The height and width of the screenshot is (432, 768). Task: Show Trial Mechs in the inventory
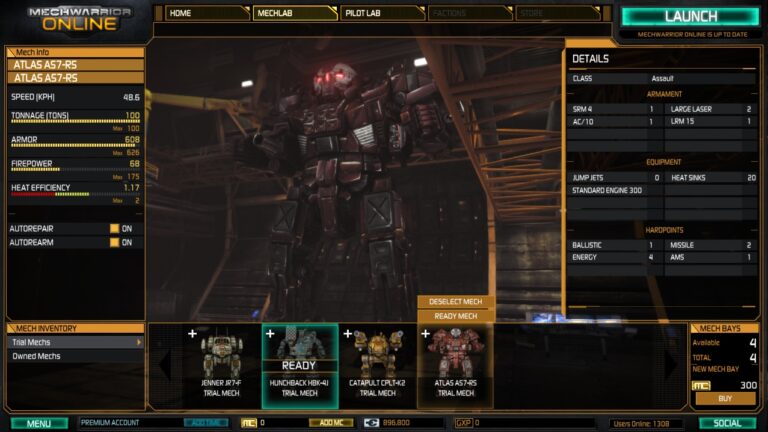click(x=74, y=342)
